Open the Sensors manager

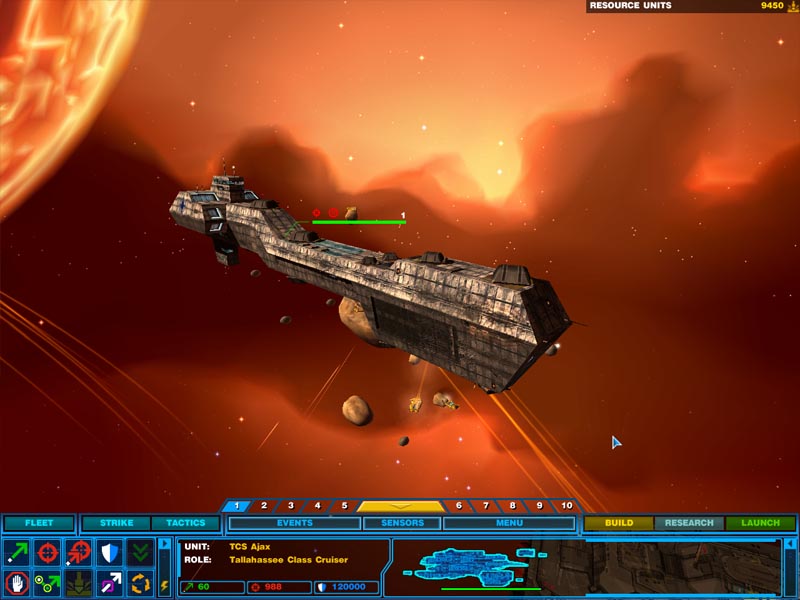(x=402, y=523)
